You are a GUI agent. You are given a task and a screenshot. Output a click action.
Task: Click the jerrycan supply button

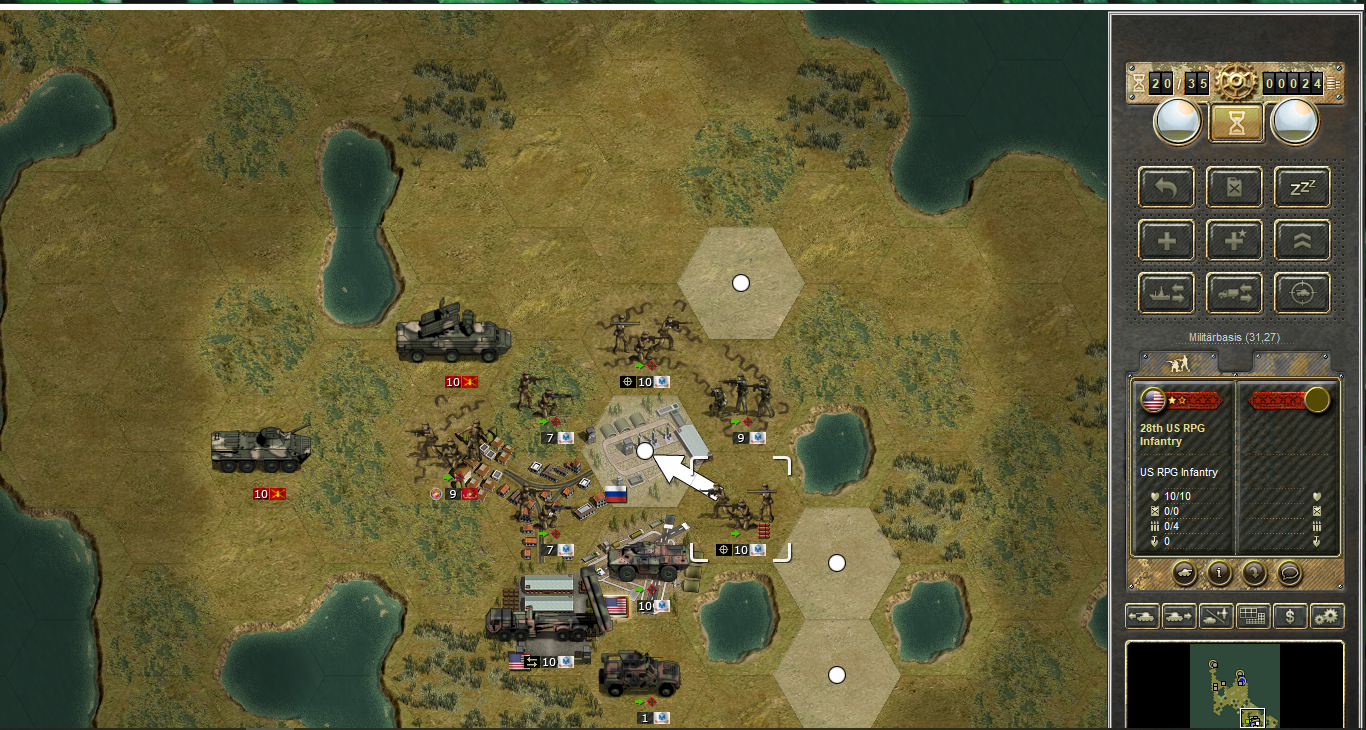pyautogui.click(x=1234, y=187)
